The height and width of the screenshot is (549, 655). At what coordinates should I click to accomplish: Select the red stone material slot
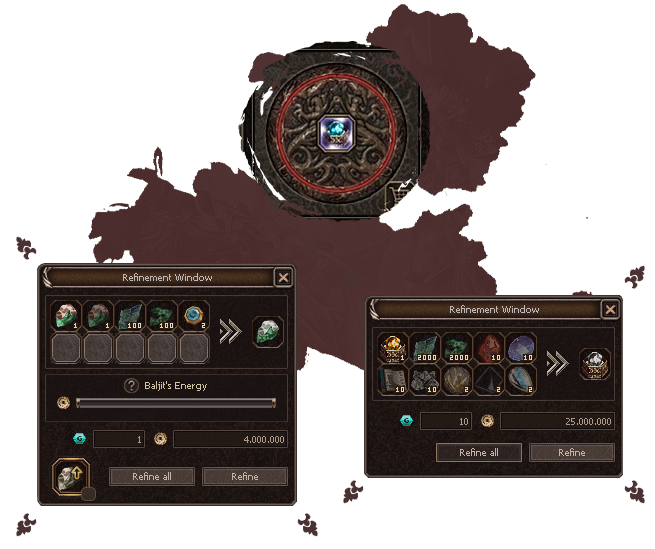click(492, 346)
